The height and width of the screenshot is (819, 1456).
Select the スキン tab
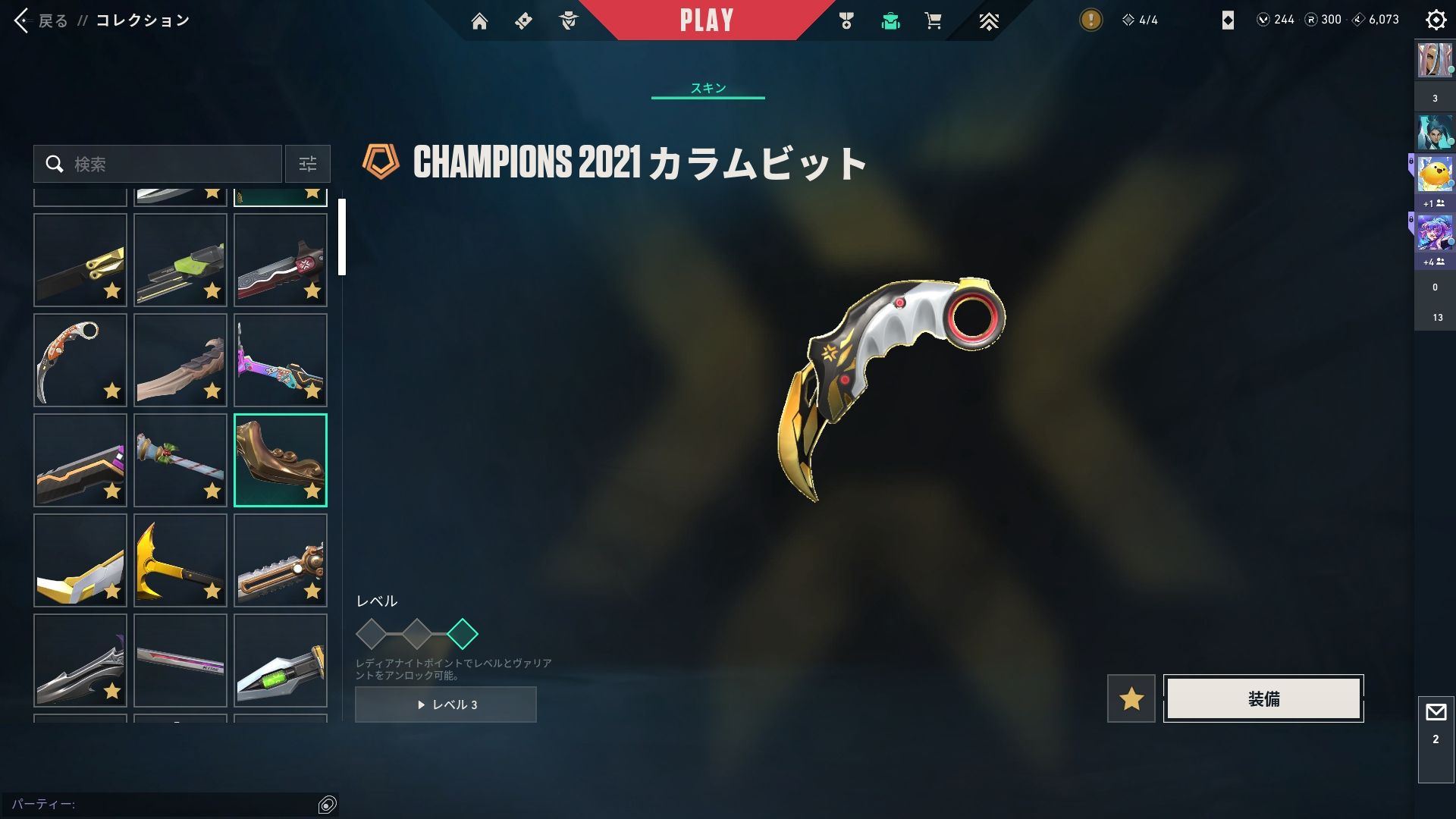(708, 88)
